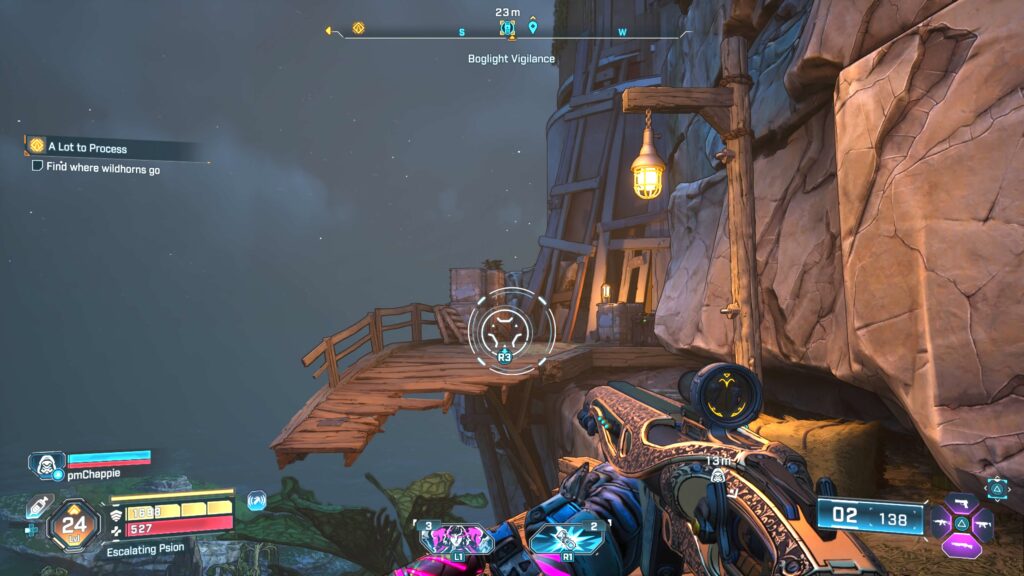Select the "A Lot to Process" quest tracker
Viewport: 1024px width, 576px height.
86,148
